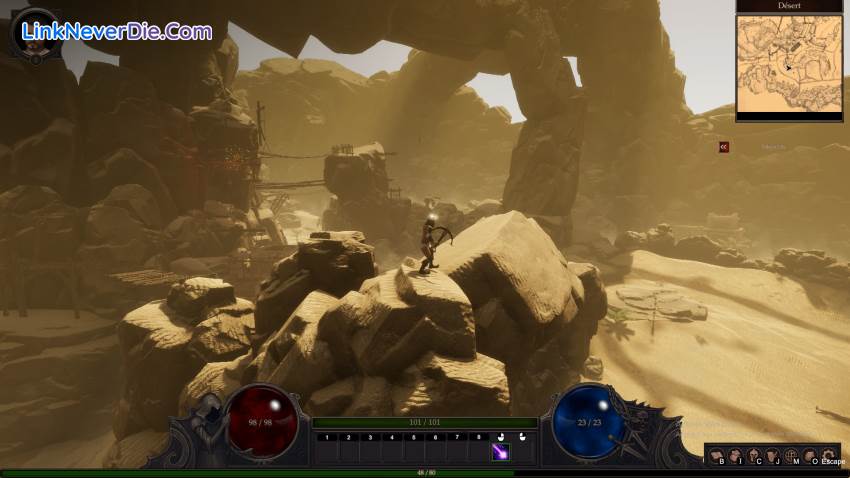Open the menu icon labeled C

coord(754,456)
